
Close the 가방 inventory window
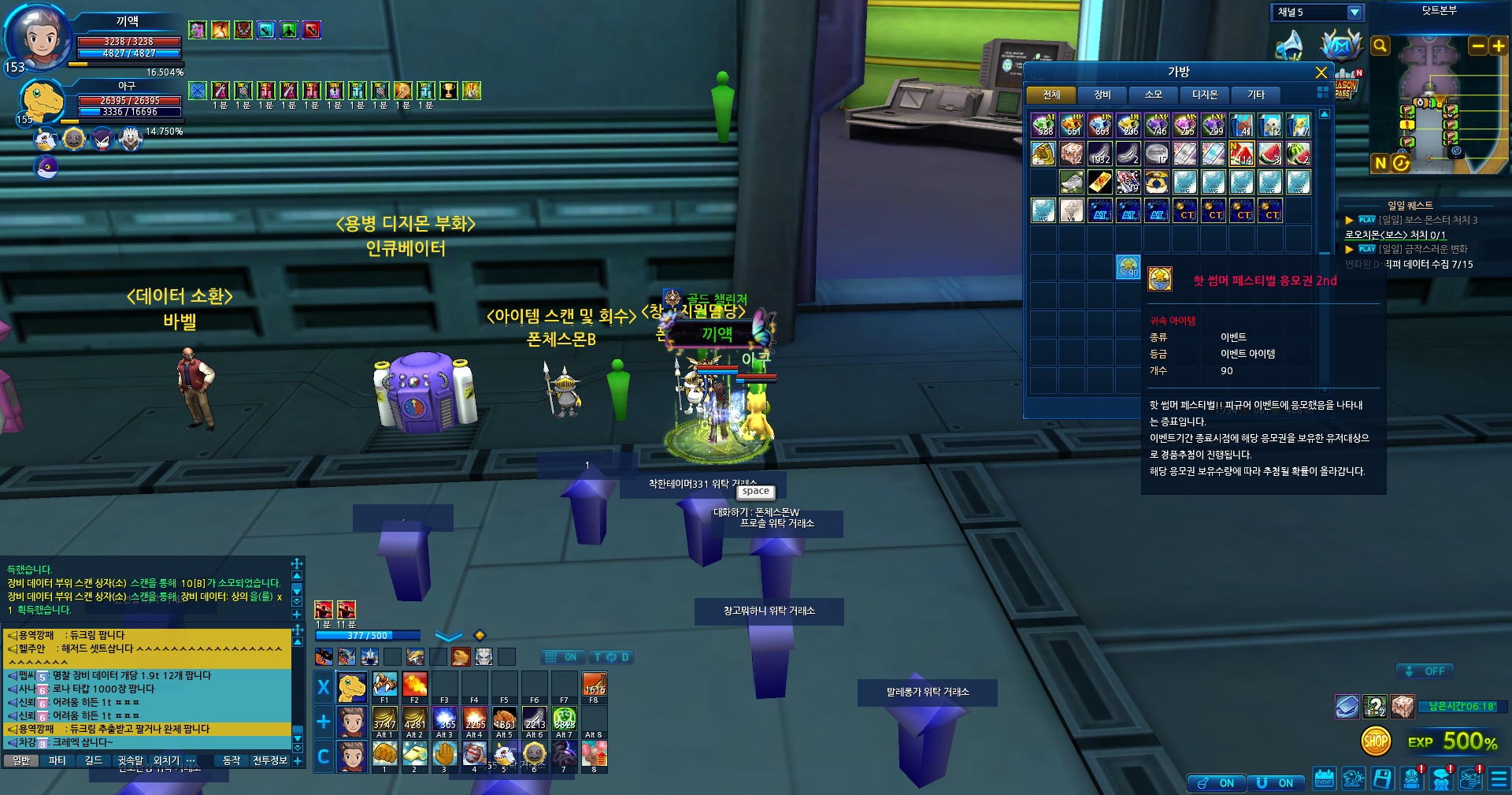(x=1321, y=72)
